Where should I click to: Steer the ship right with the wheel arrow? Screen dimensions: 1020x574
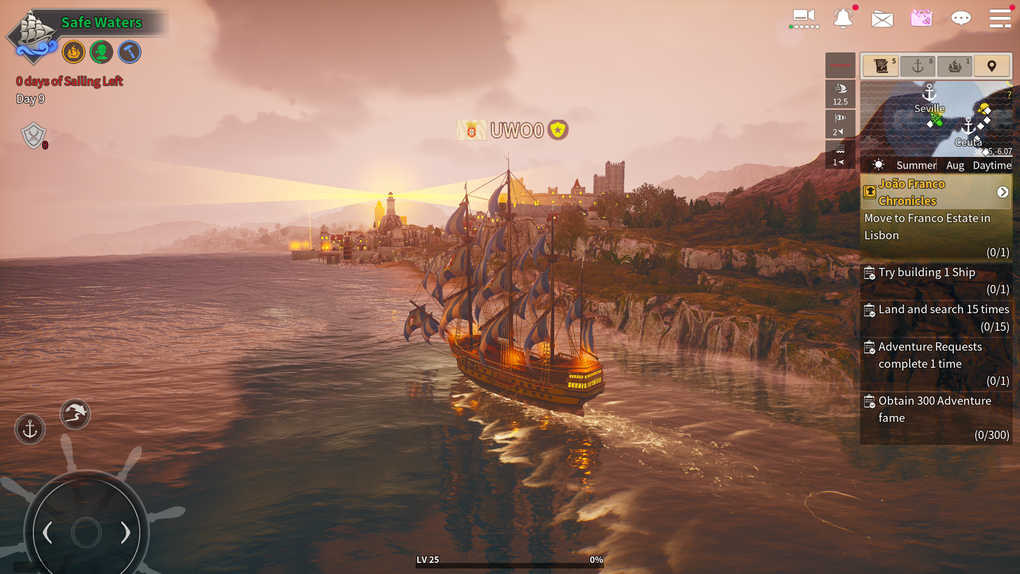(126, 533)
